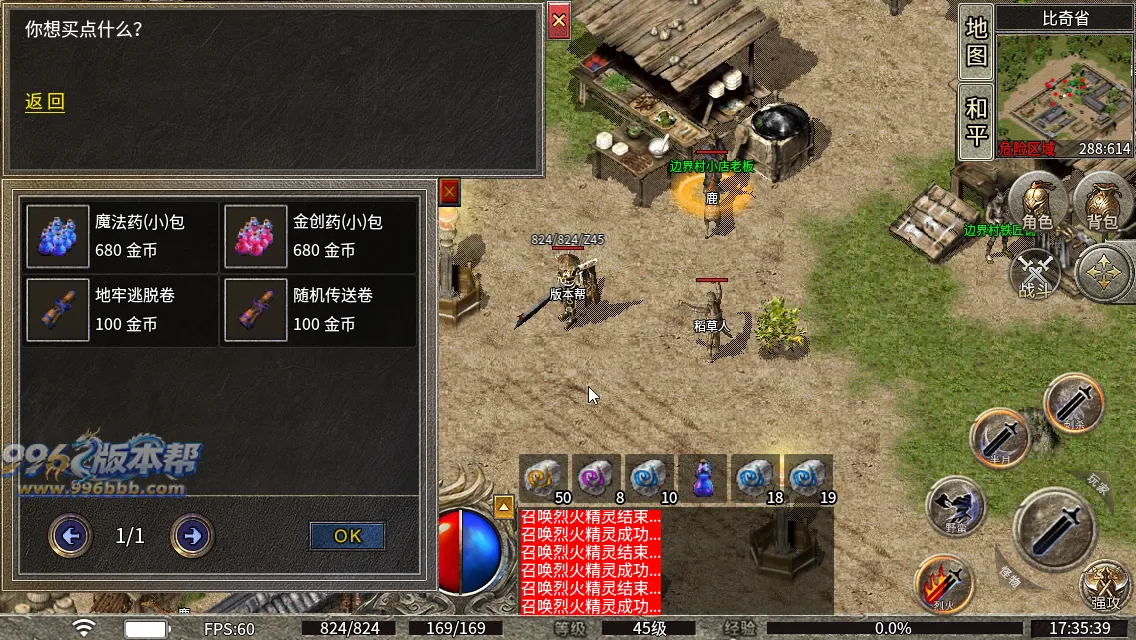The height and width of the screenshot is (640, 1136).
Task: Choose the 地牢逃脱卷 scroll
Action: (121, 310)
